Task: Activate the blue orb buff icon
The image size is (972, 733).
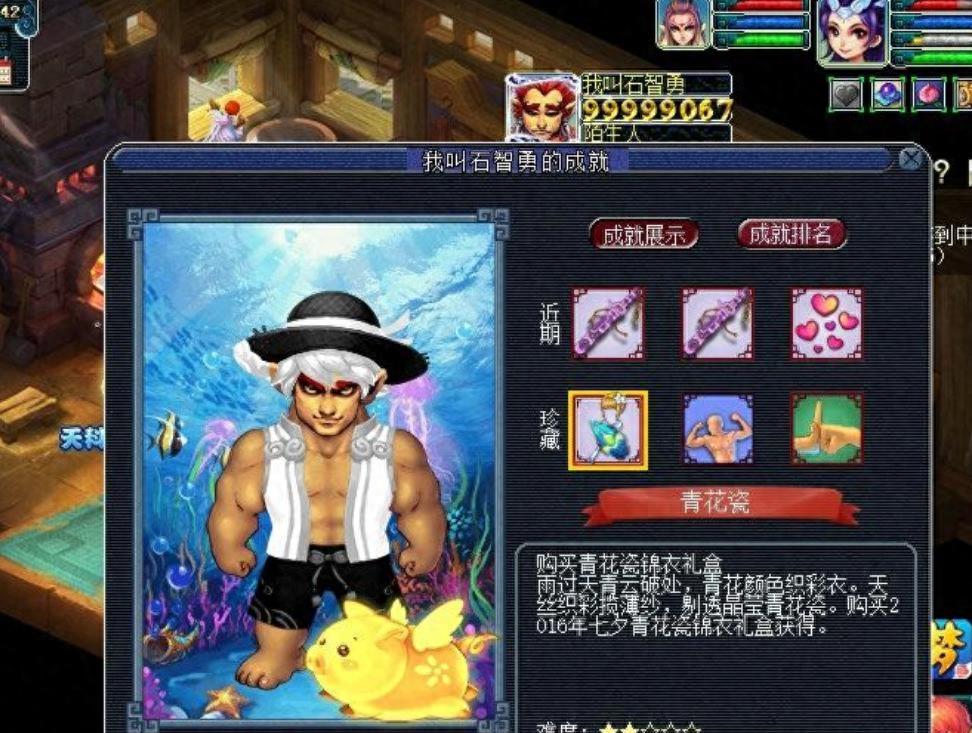Action: (888, 95)
